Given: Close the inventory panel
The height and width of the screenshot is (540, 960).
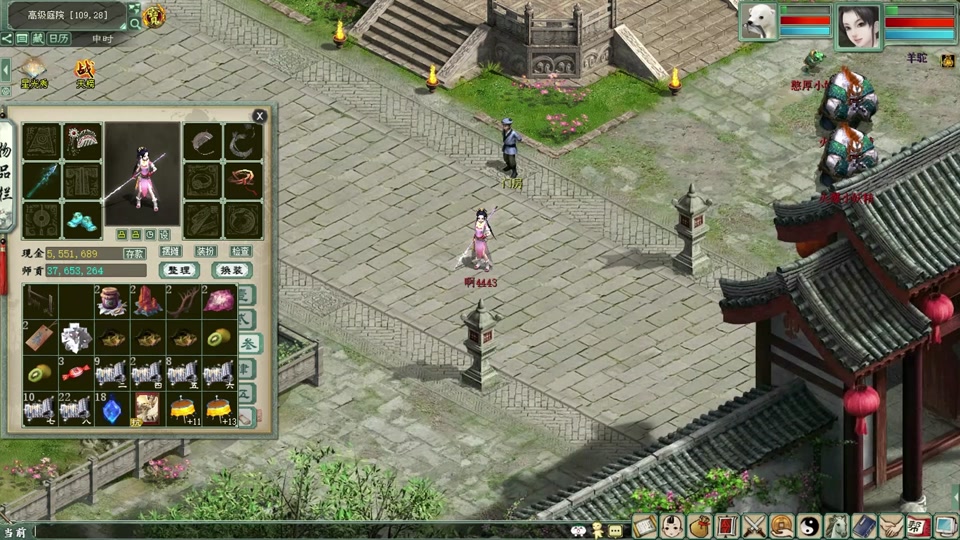Looking at the screenshot, I should click(260, 116).
